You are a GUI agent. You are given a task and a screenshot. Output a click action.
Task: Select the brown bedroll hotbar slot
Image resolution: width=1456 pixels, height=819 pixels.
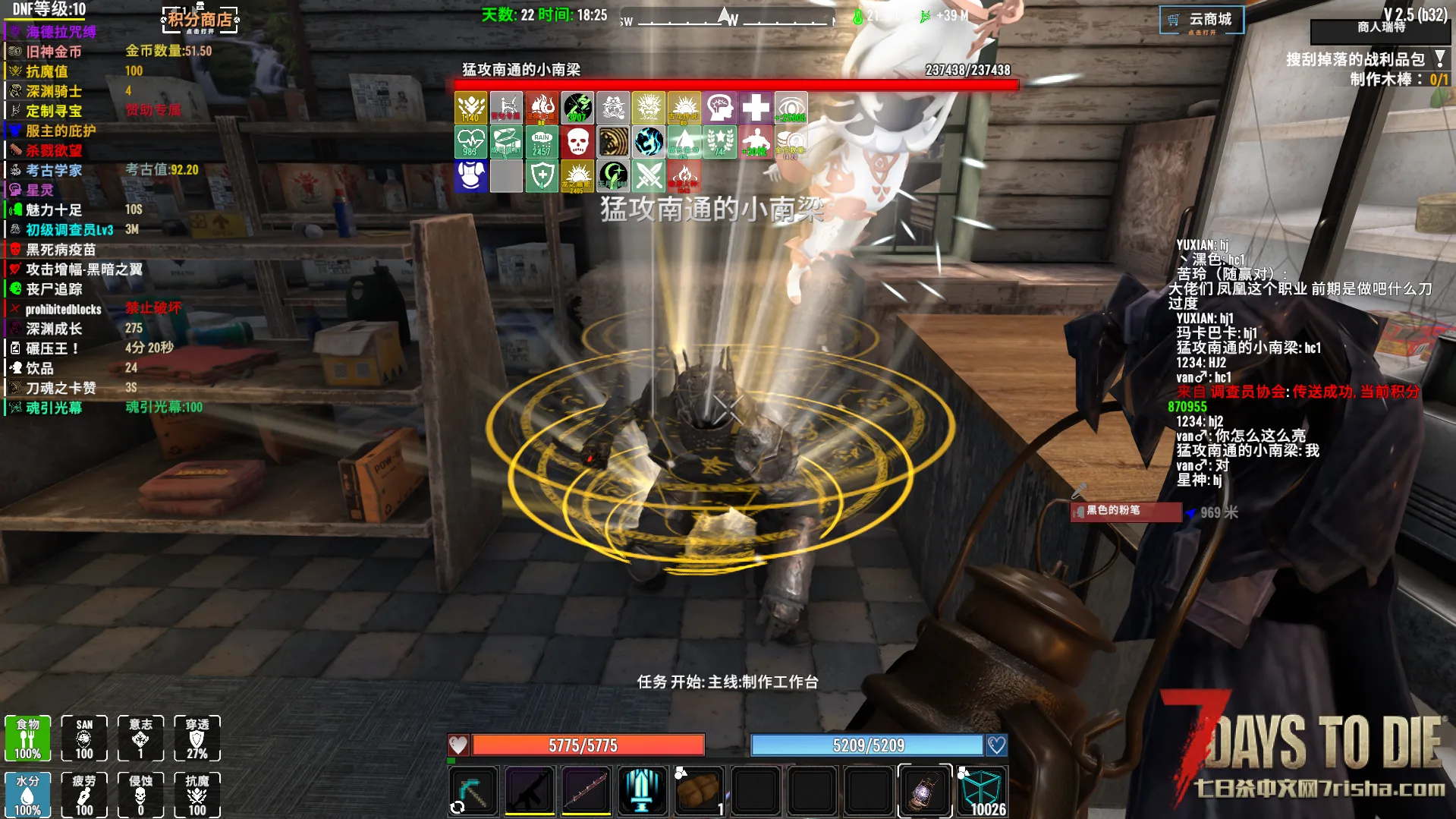[698, 790]
